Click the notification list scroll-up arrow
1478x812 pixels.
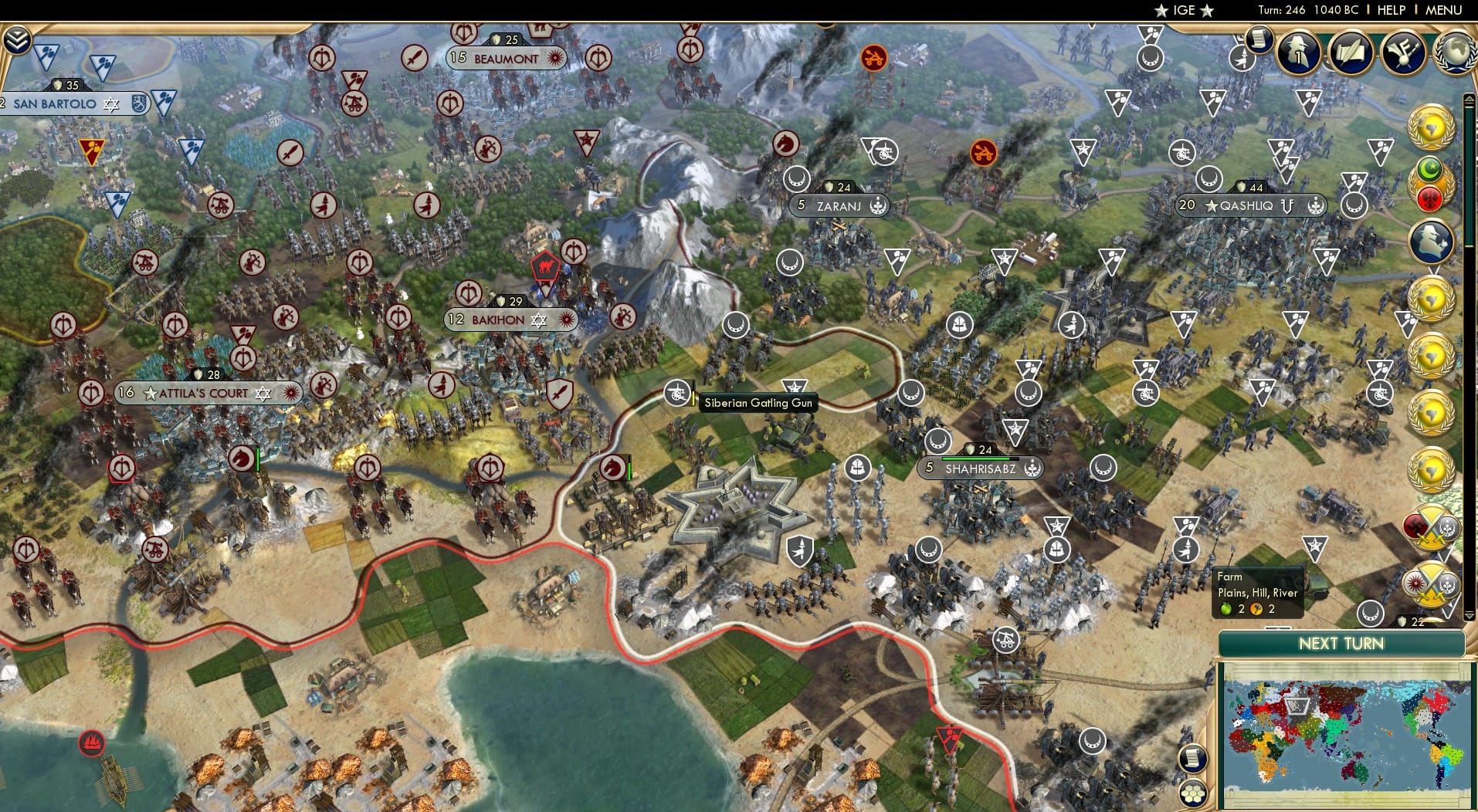click(x=1470, y=97)
